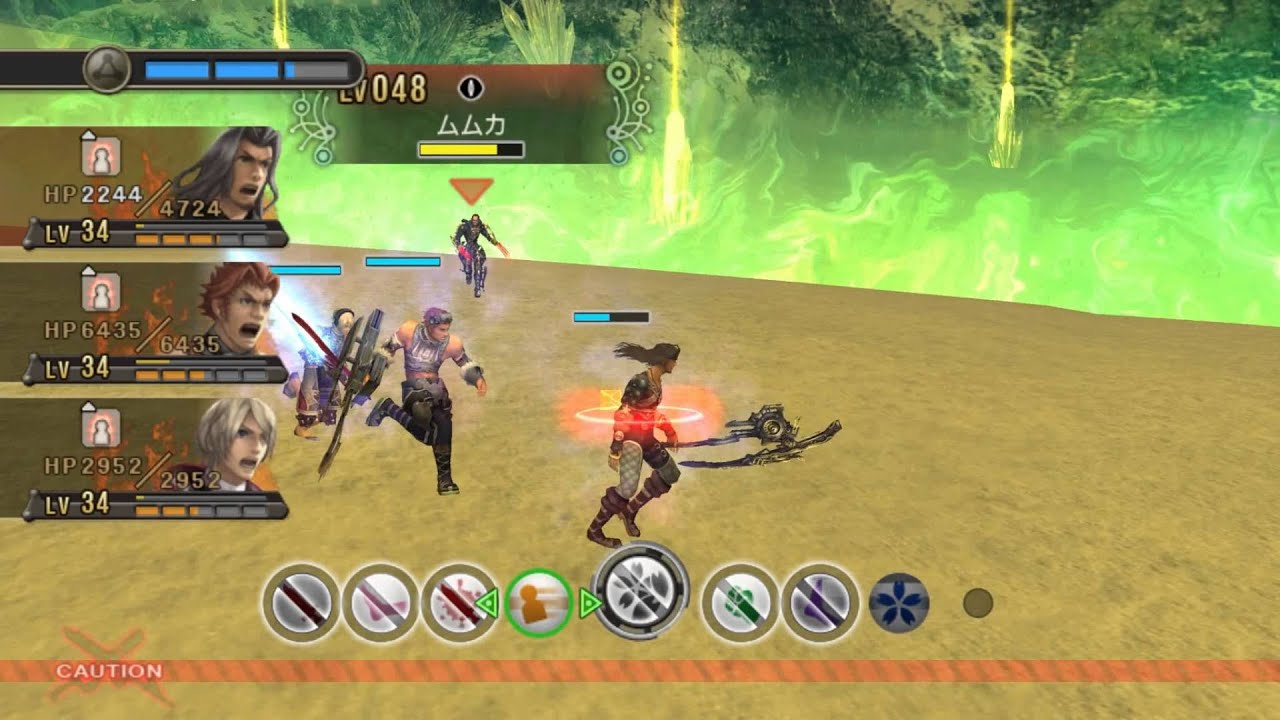Select the highlighted orange figure art

click(x=539, y=603)
